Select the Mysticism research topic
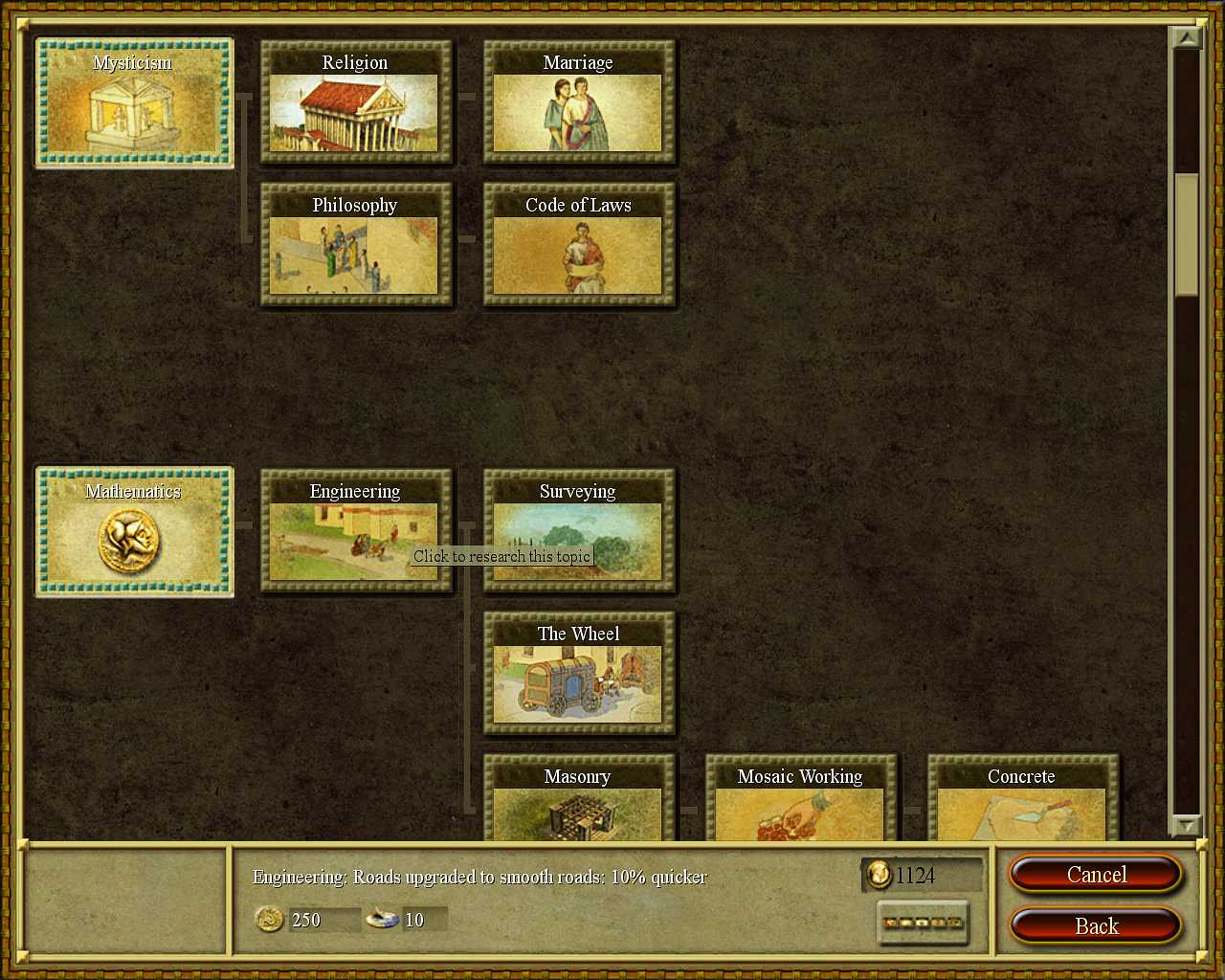 134,103
